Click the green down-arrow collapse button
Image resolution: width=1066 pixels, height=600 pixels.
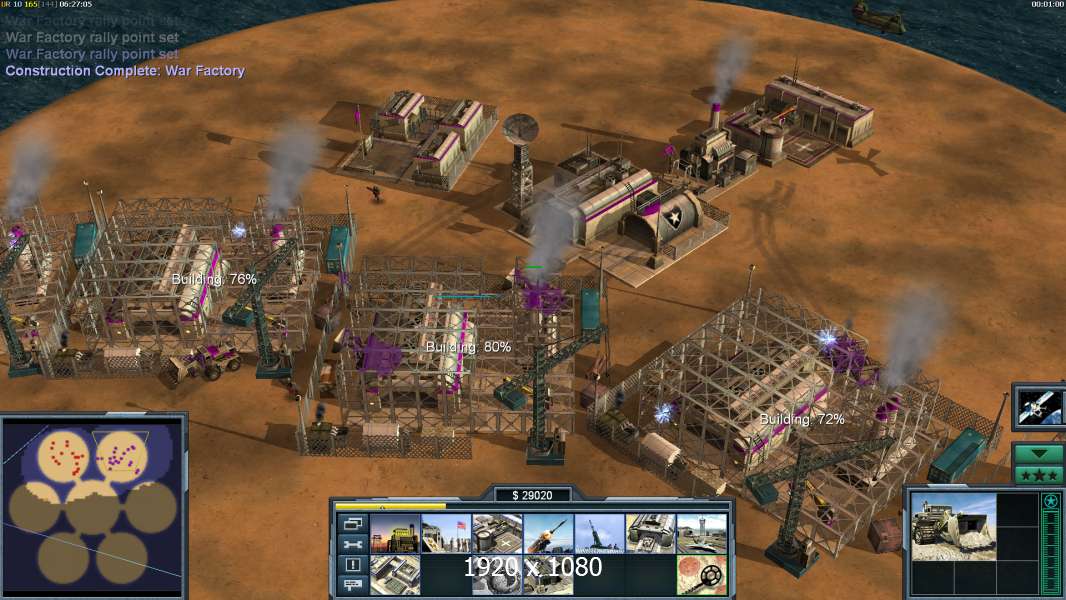coord(1039,453)
